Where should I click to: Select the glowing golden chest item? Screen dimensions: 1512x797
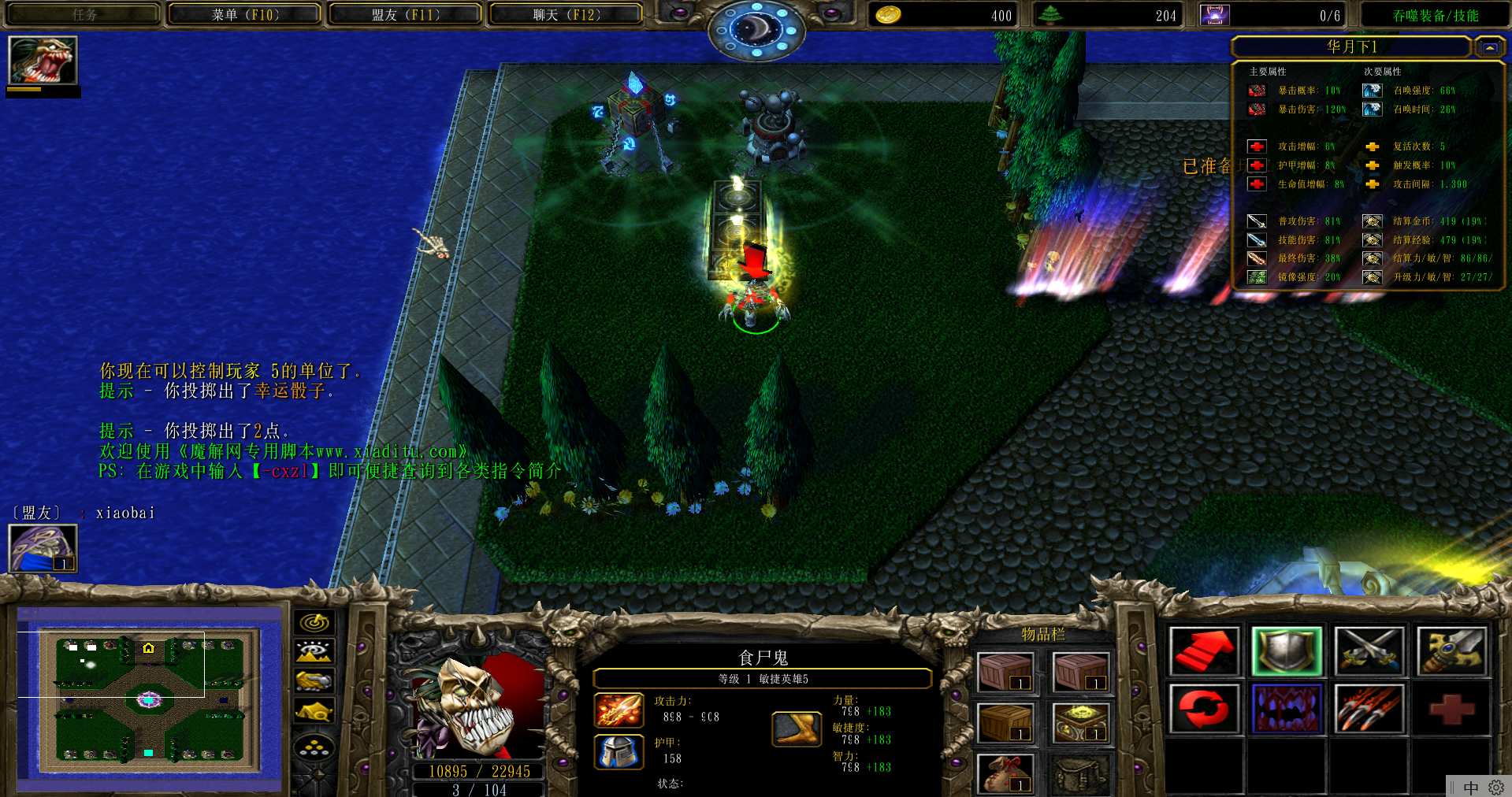1081,722
